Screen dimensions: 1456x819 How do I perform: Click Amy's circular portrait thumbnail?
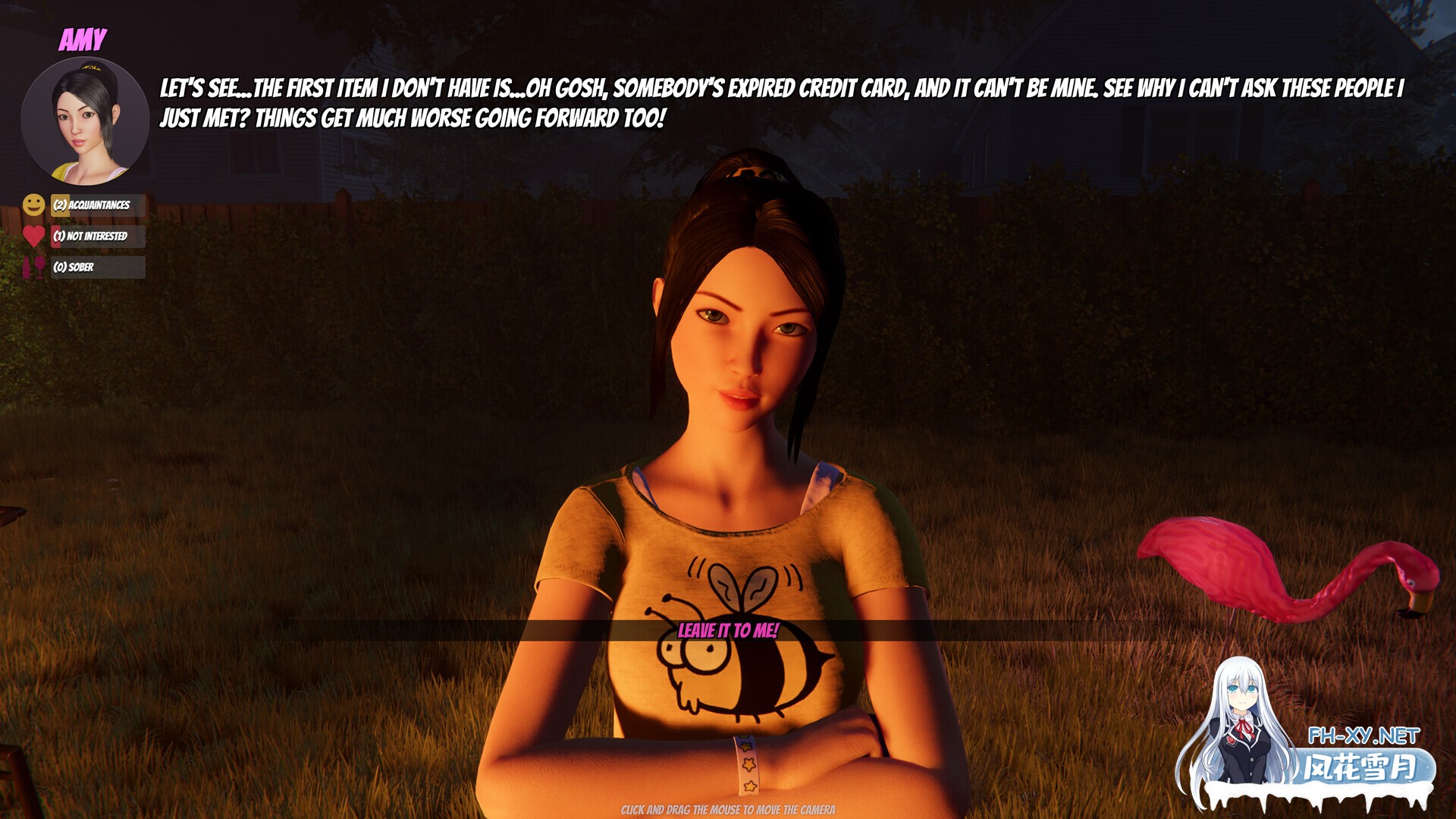pyautogui.click(x=85, y=121)
